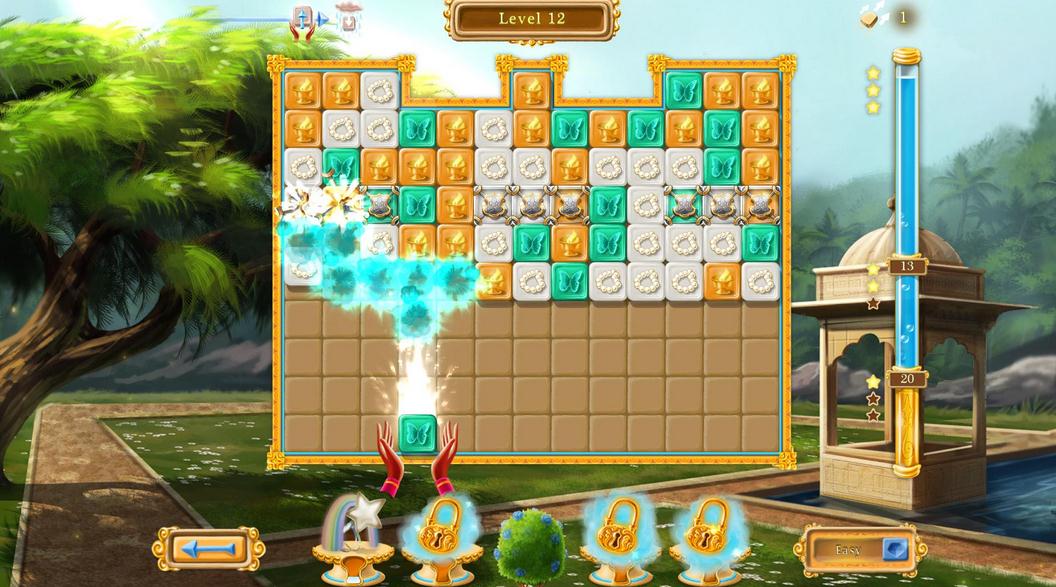Click the blue back arrow button
This screenshot has height=587, width=1056.
pos(208,549)
